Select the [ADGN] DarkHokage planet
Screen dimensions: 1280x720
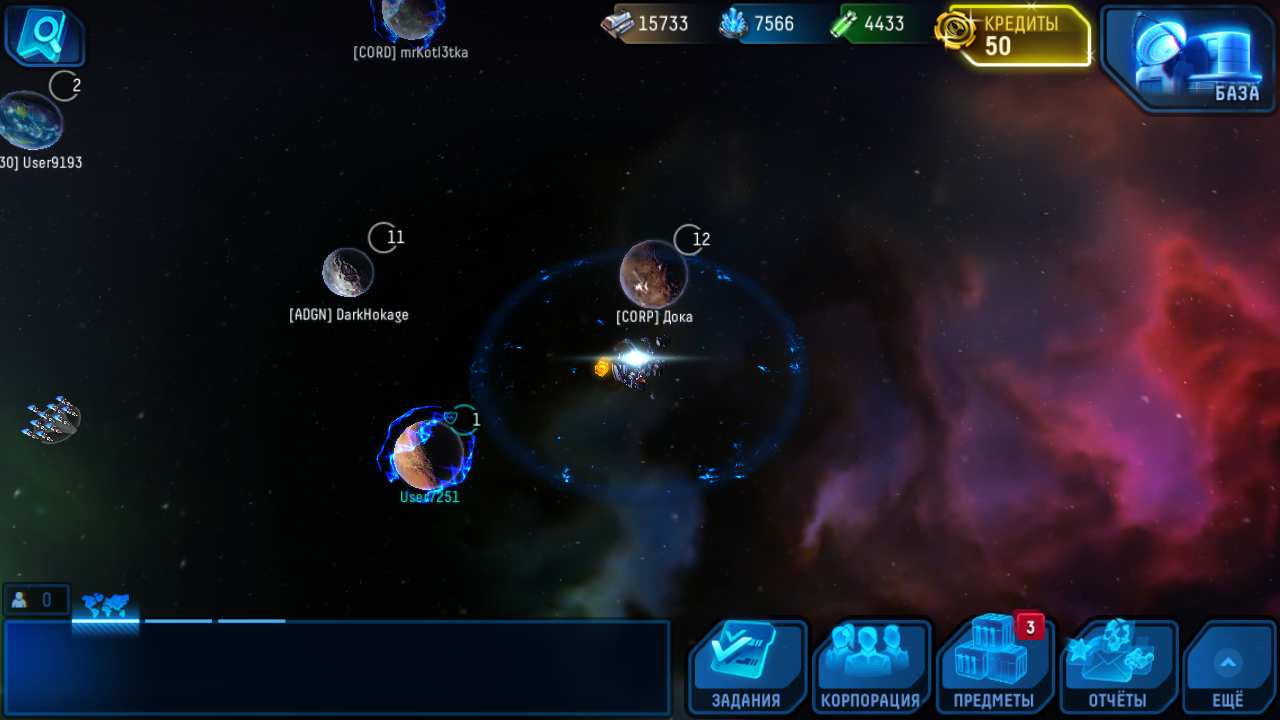click(x=348, y=273)
